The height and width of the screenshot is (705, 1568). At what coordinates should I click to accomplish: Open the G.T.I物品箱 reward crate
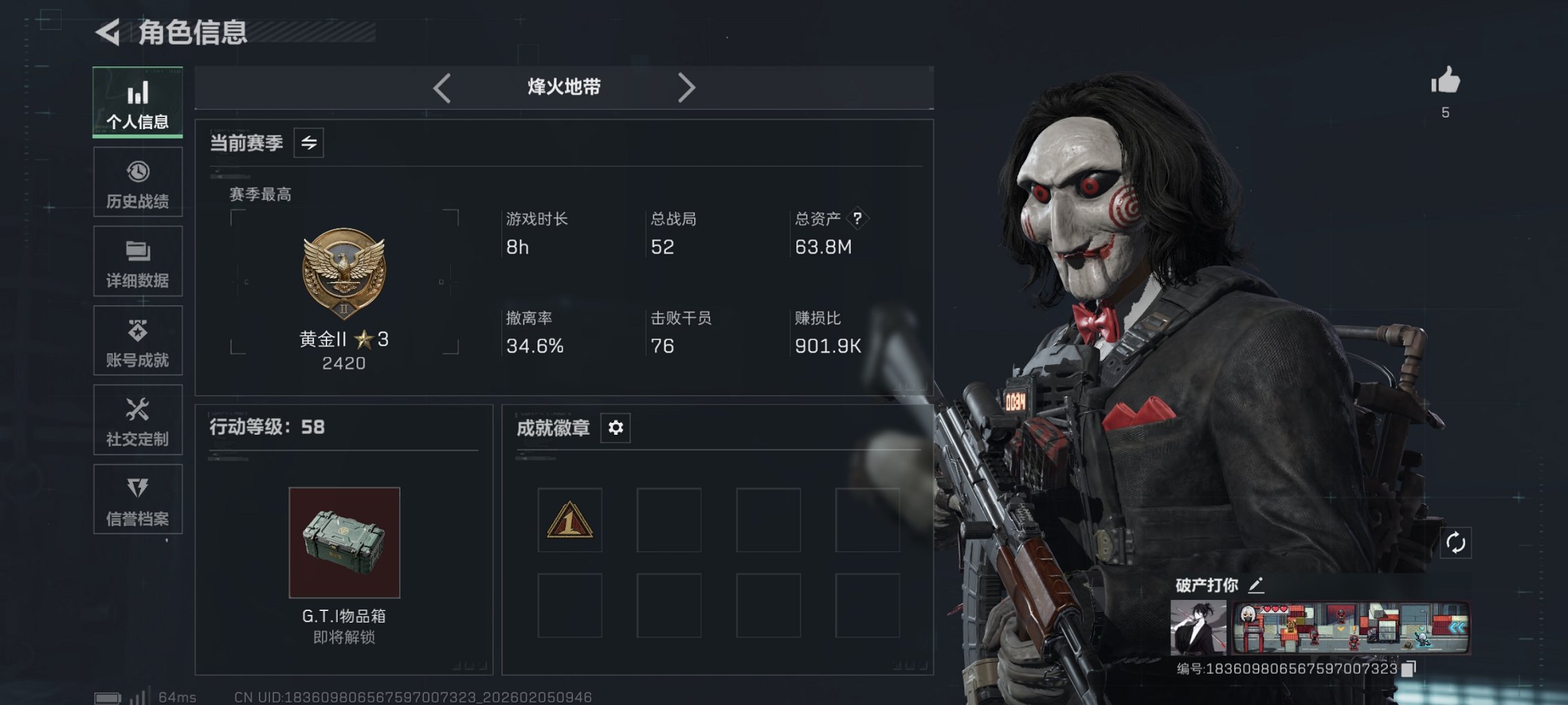pyautogui.click(x=344, y=544)
